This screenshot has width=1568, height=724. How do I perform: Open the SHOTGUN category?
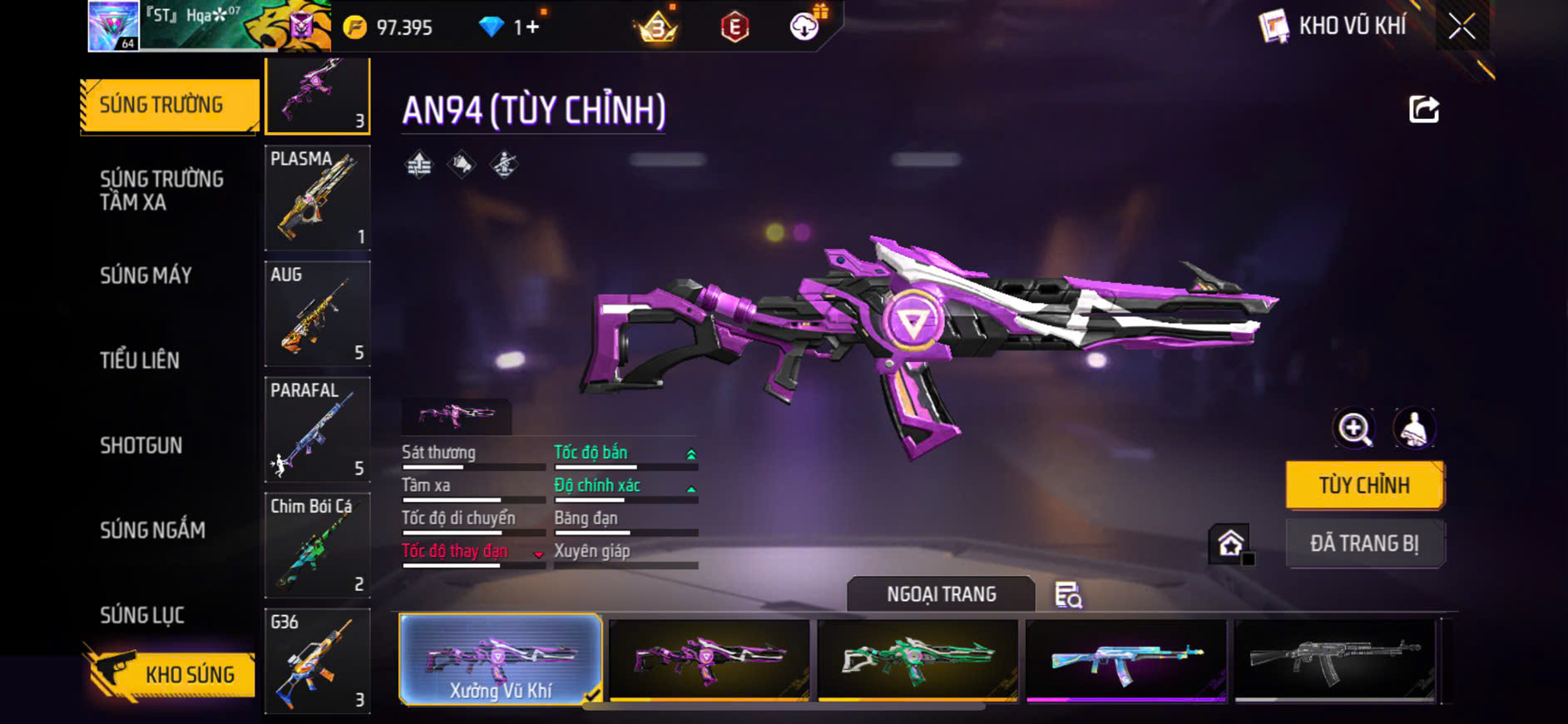141,445
